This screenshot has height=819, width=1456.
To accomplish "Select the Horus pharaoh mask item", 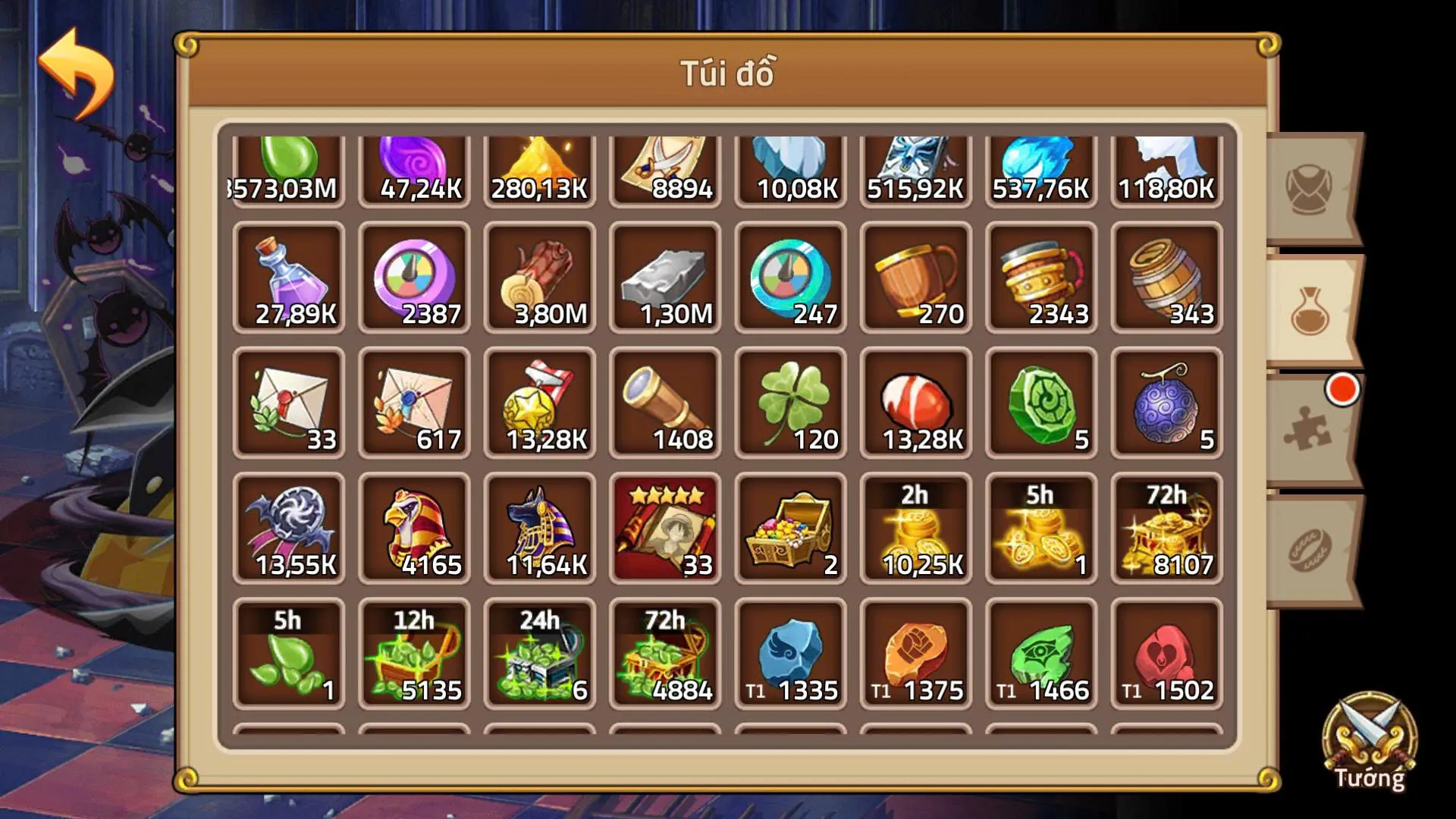I will coord(413,527).
